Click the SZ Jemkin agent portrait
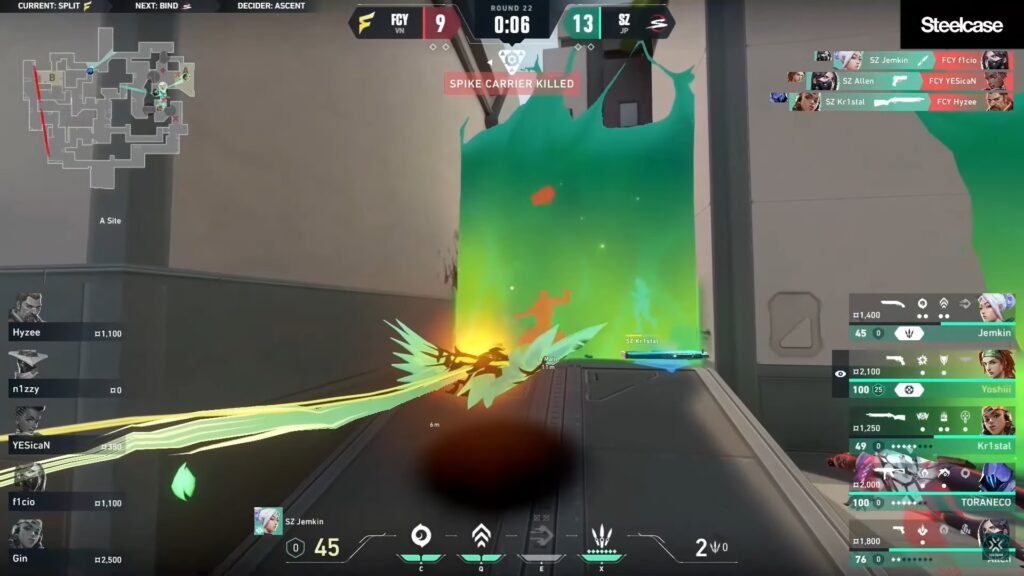1024x576 pixels. (x=268, y=521)
